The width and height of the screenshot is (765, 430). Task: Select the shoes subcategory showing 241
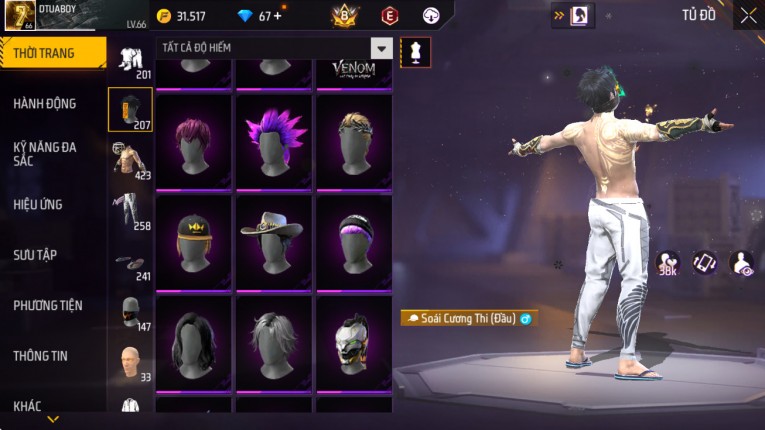[x=130, y=263]
